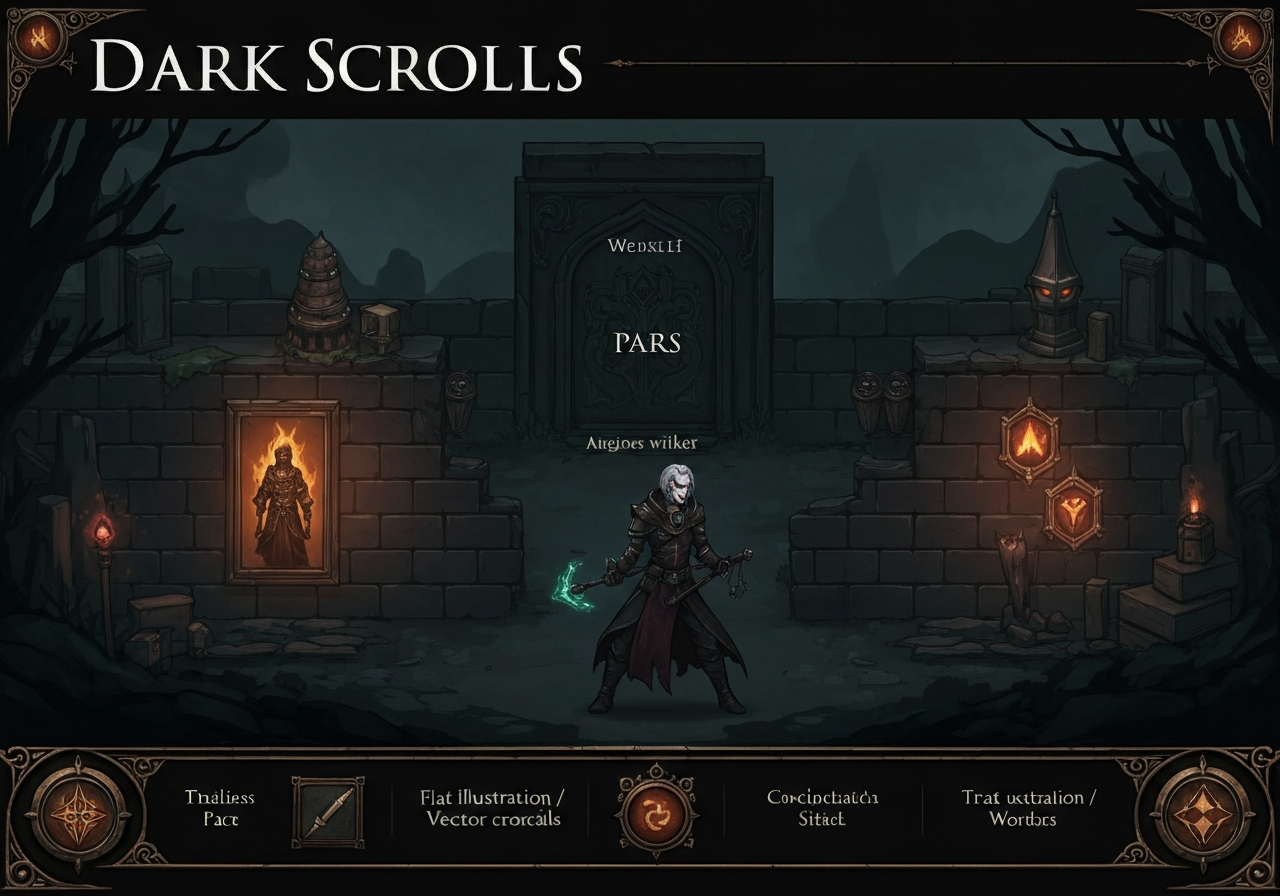Select the Trialiess Pace menu entry

220,808
